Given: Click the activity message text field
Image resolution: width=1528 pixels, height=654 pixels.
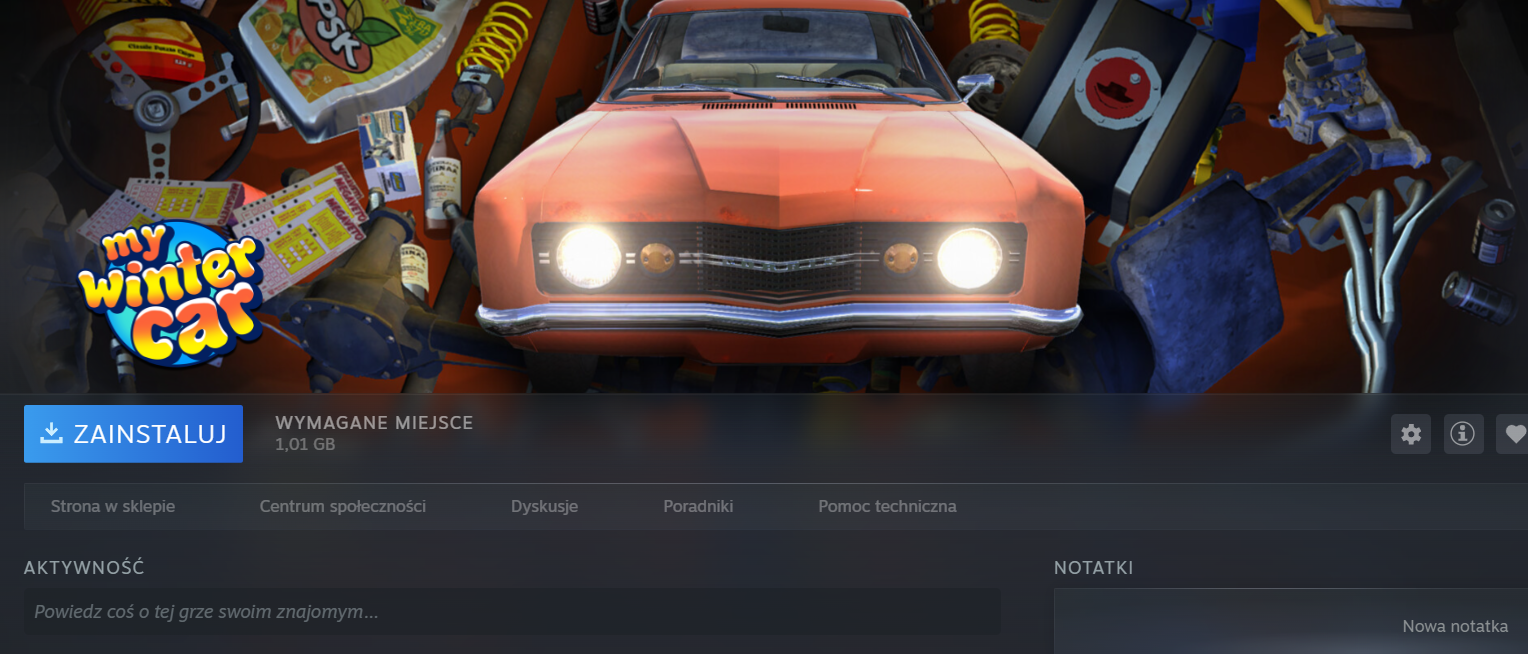Looking at the screenshot, I should coord(512,611).
